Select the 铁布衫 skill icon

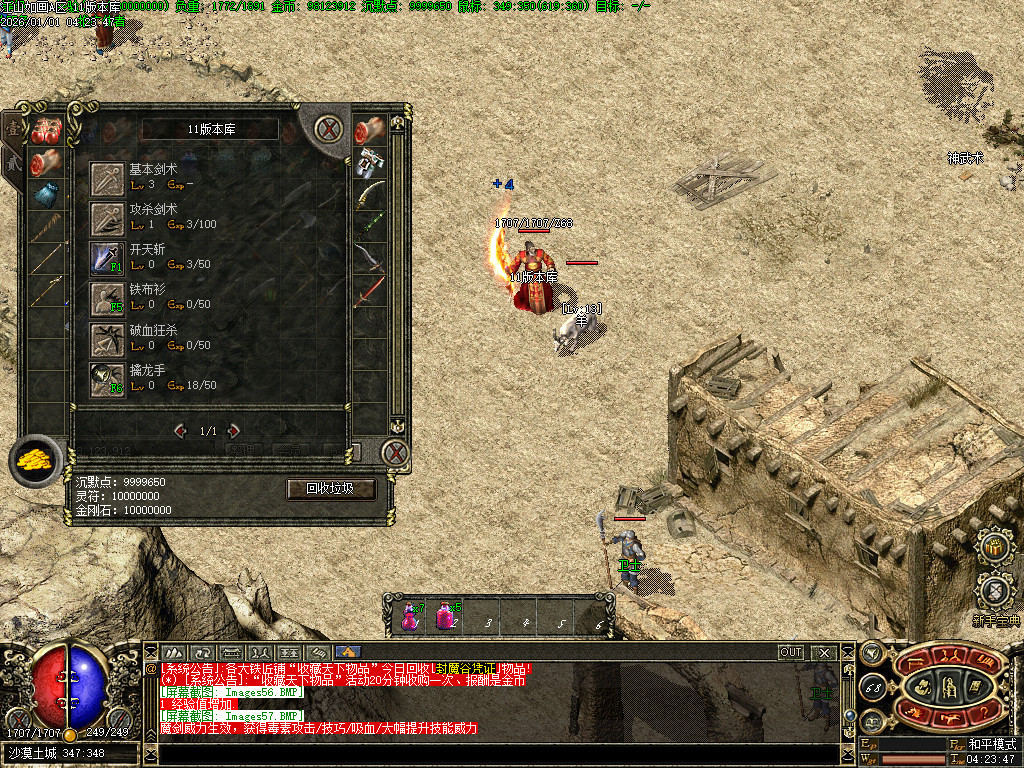(x=106, y=298)
